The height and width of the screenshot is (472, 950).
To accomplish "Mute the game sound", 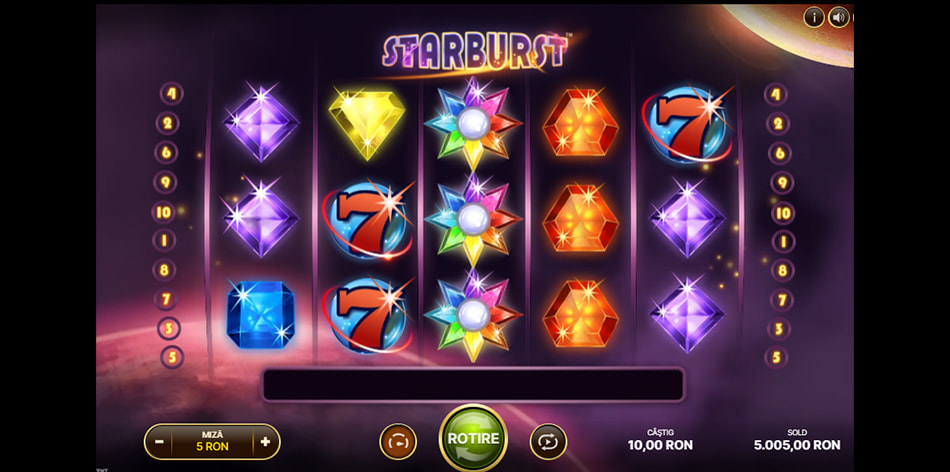I will (x=839, y=17).
